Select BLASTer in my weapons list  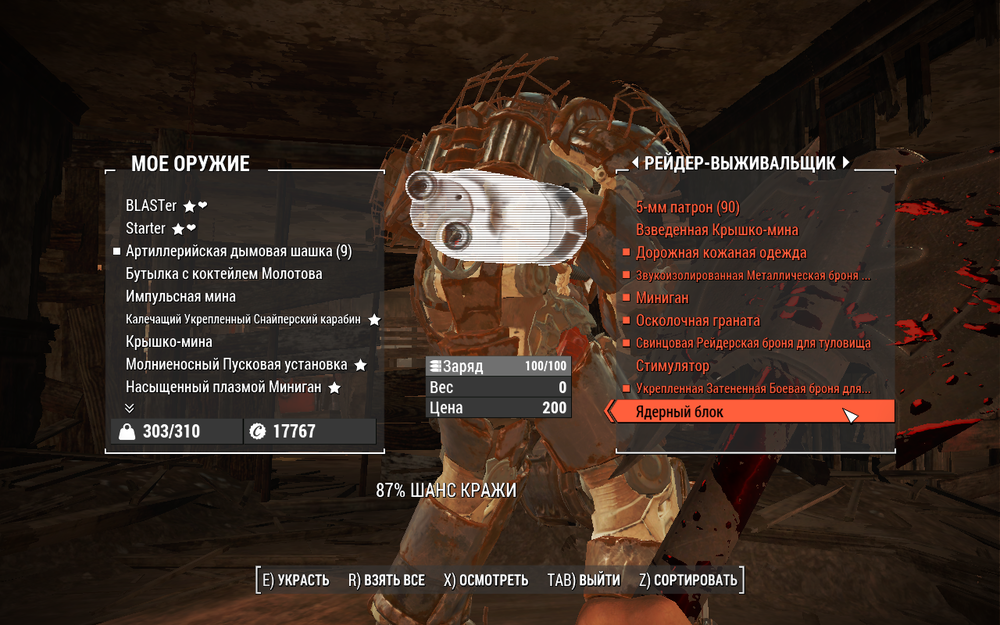[x=151, y=206]
